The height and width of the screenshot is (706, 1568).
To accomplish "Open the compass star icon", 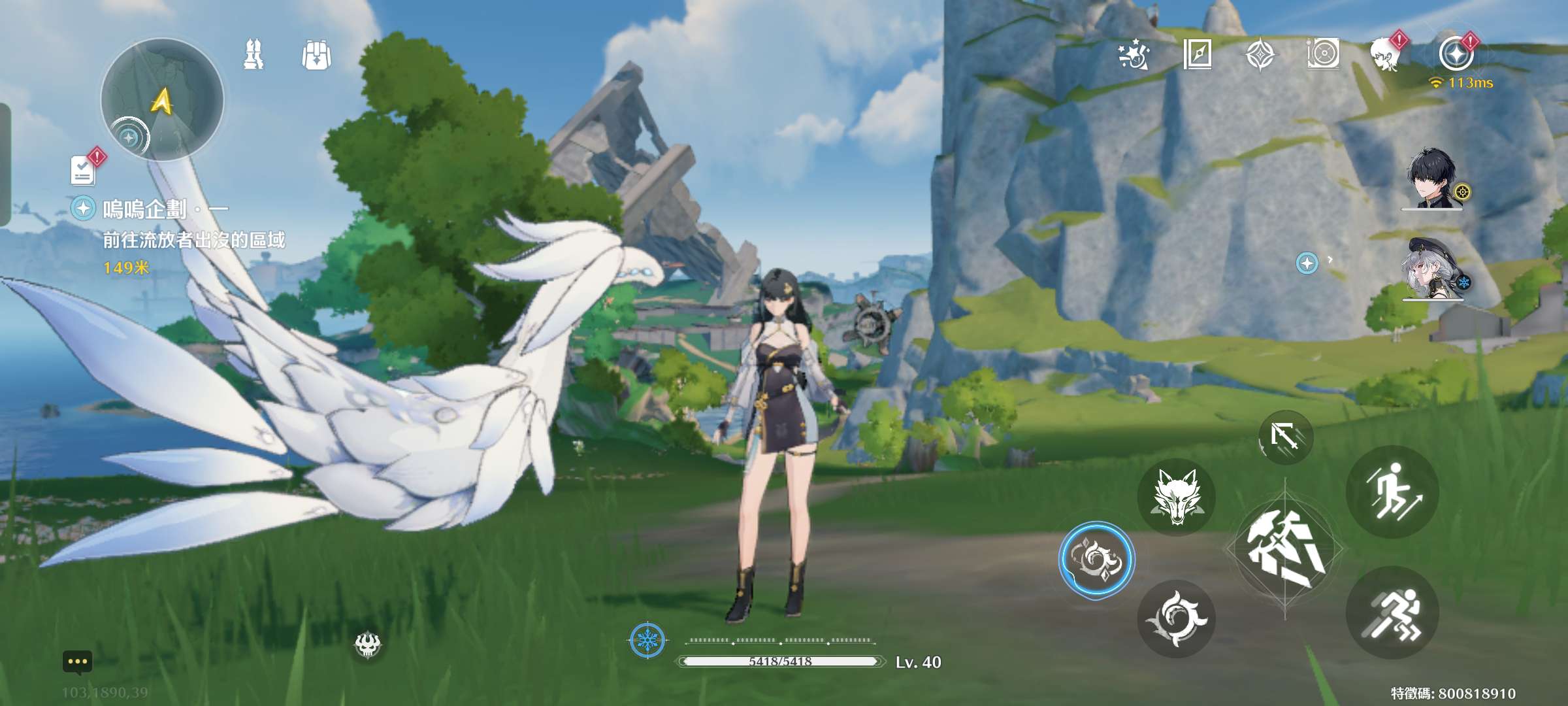I will tap(1260, 55).
